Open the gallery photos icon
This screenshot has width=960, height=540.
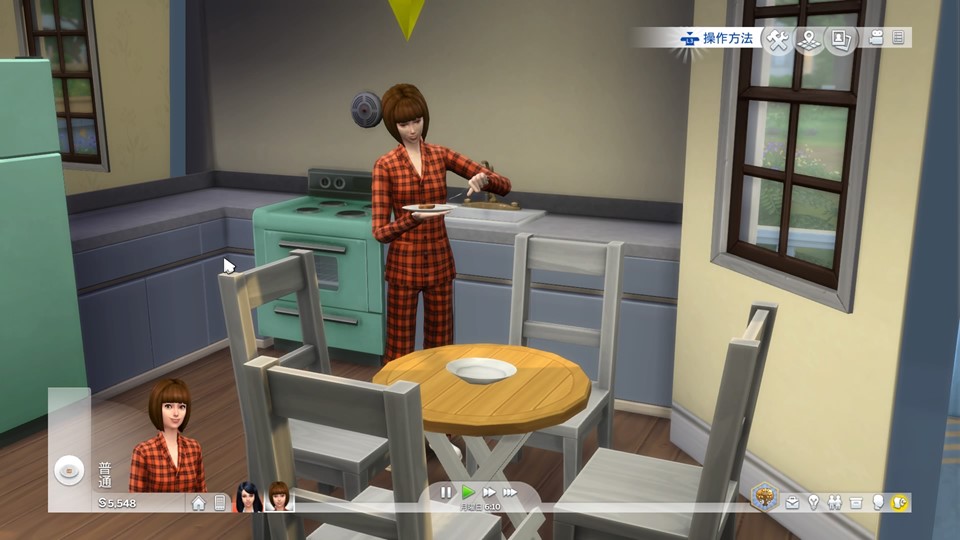coord(841,39)
